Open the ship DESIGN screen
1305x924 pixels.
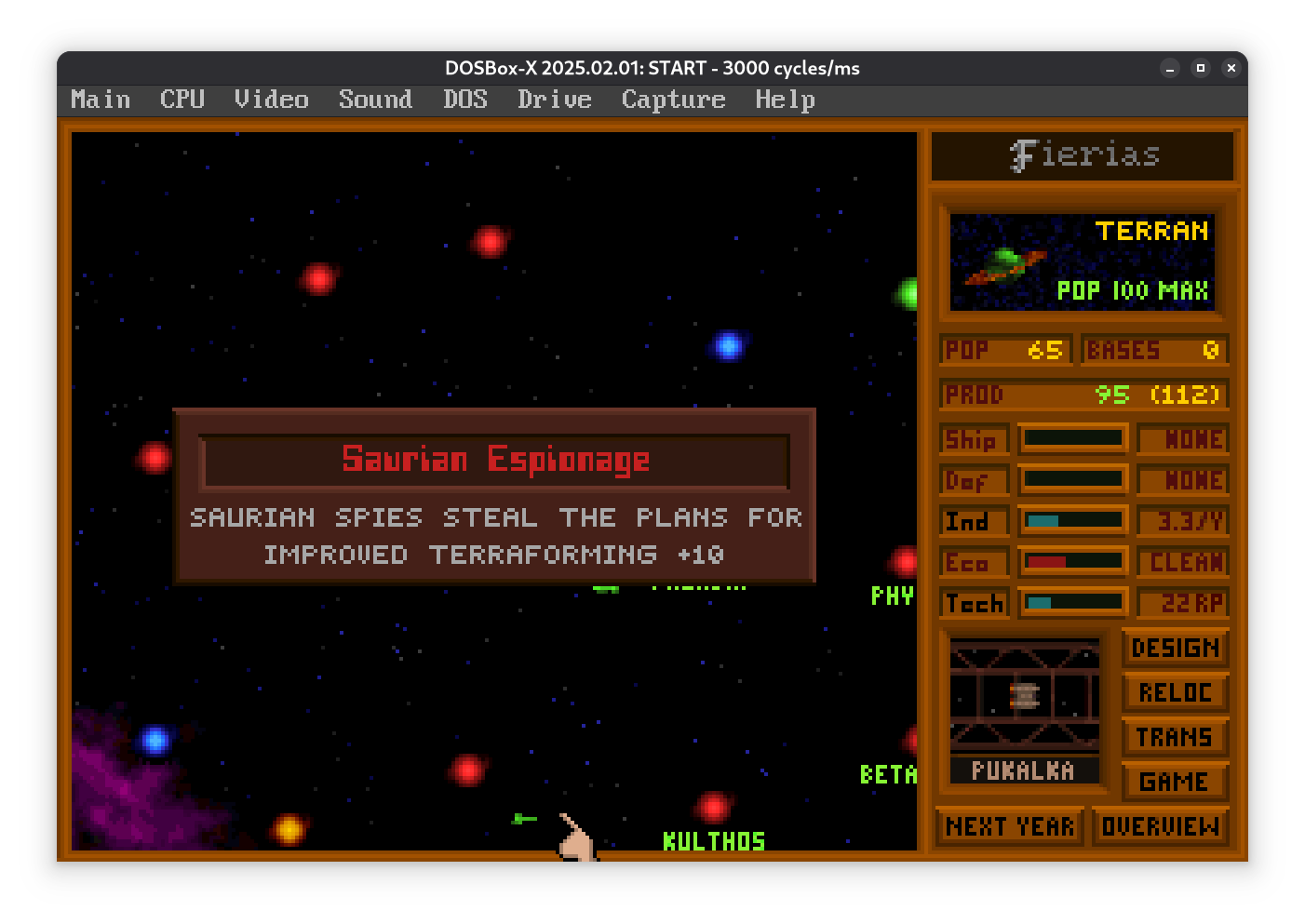(x=1175, y=648)
